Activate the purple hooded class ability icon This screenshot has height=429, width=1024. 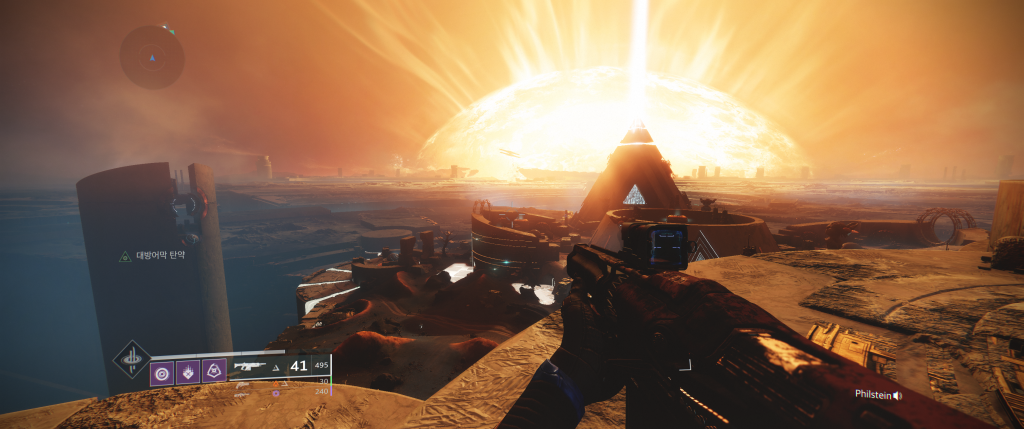pos(213,372)
